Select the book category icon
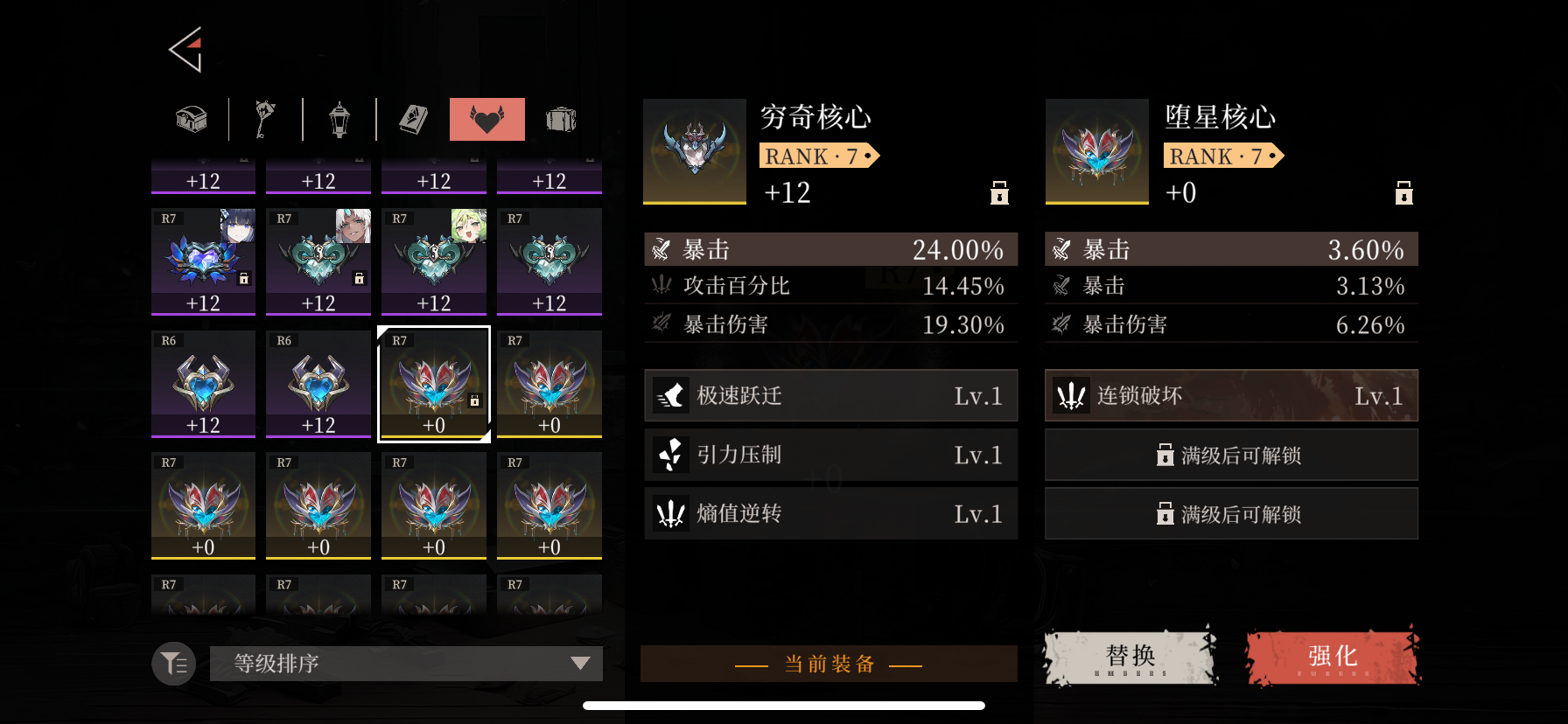Screen dimensions: 1568x724 [413, 119]
